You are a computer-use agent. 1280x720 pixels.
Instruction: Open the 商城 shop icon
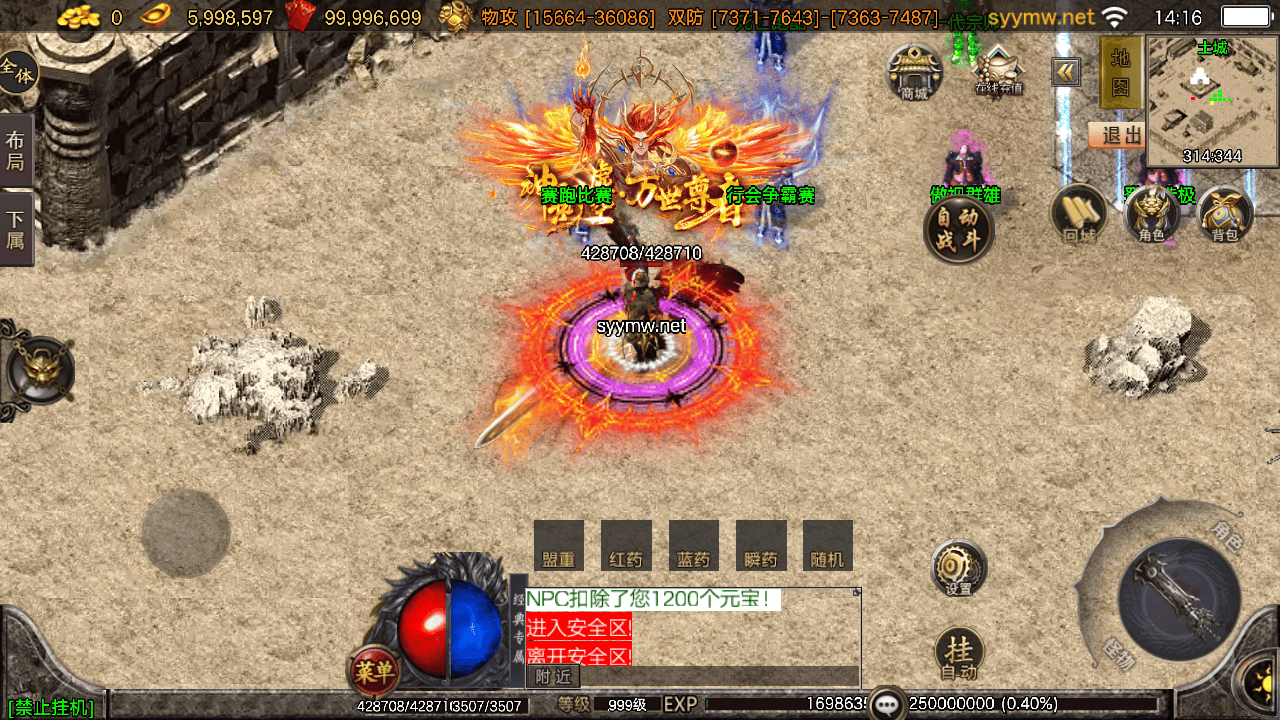pyautogui.click(x=914, y=72)
